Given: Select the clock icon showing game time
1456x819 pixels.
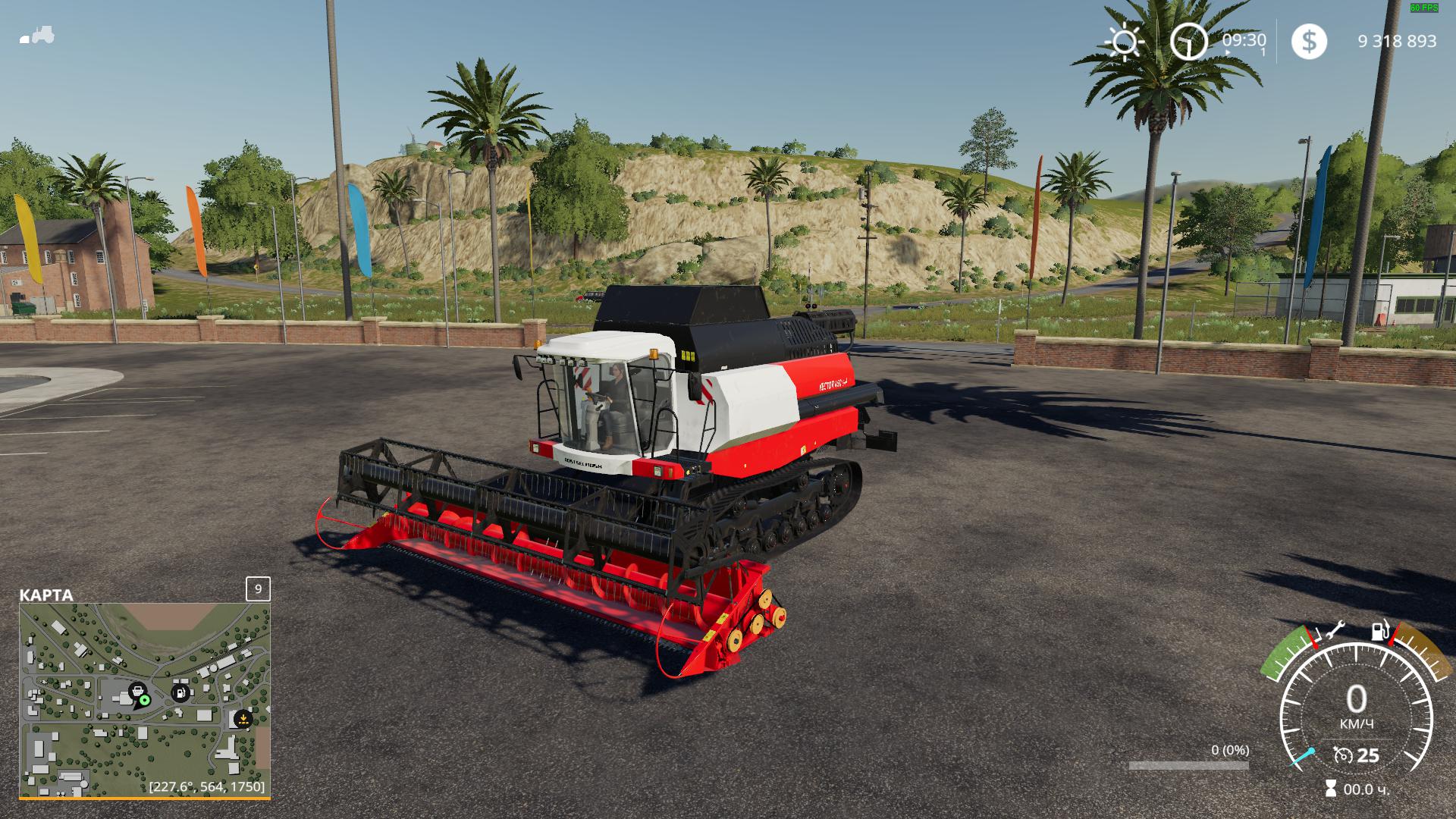Looking at the screenshot, I should (1188, 42).
